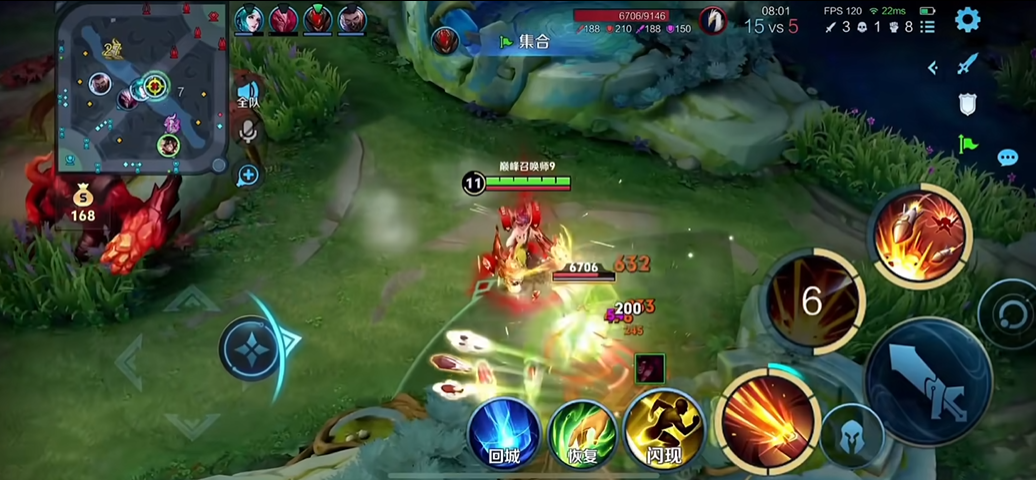Use the helmet equipment active button
This screenshot has width=1036, height=480.
(x=852, y=436)
